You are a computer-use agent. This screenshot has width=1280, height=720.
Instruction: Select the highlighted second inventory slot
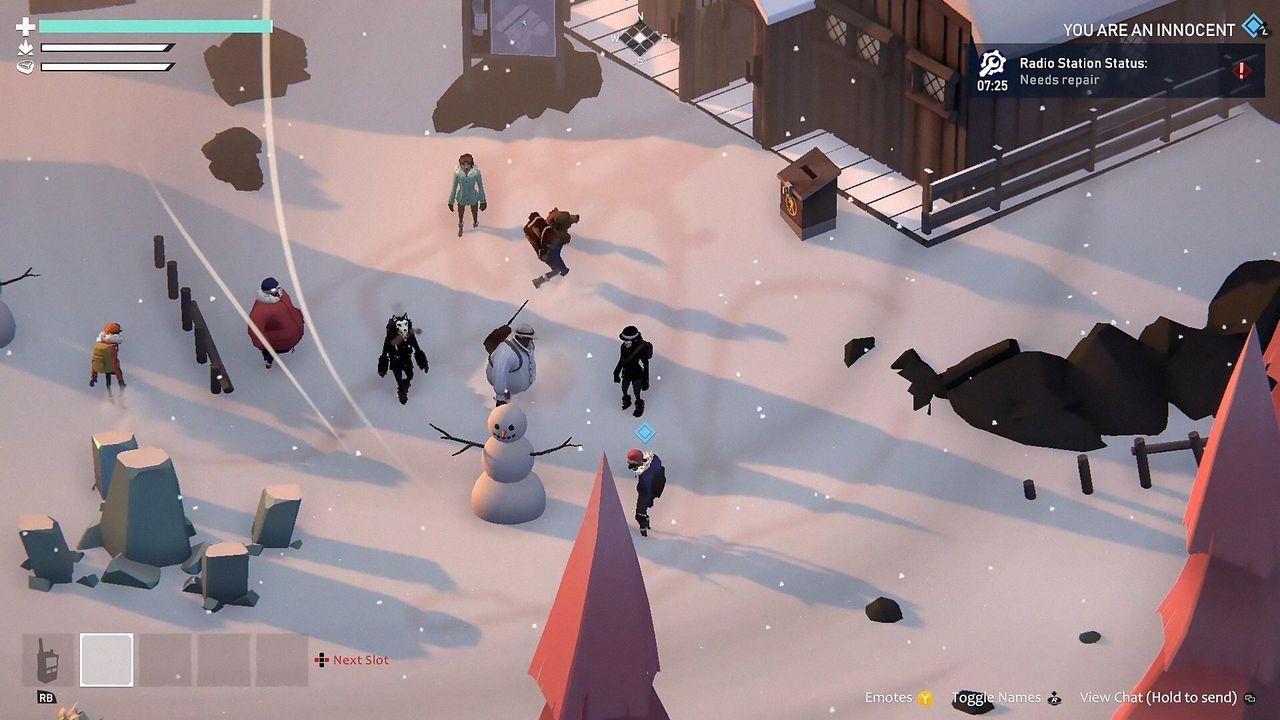[104, 660]
